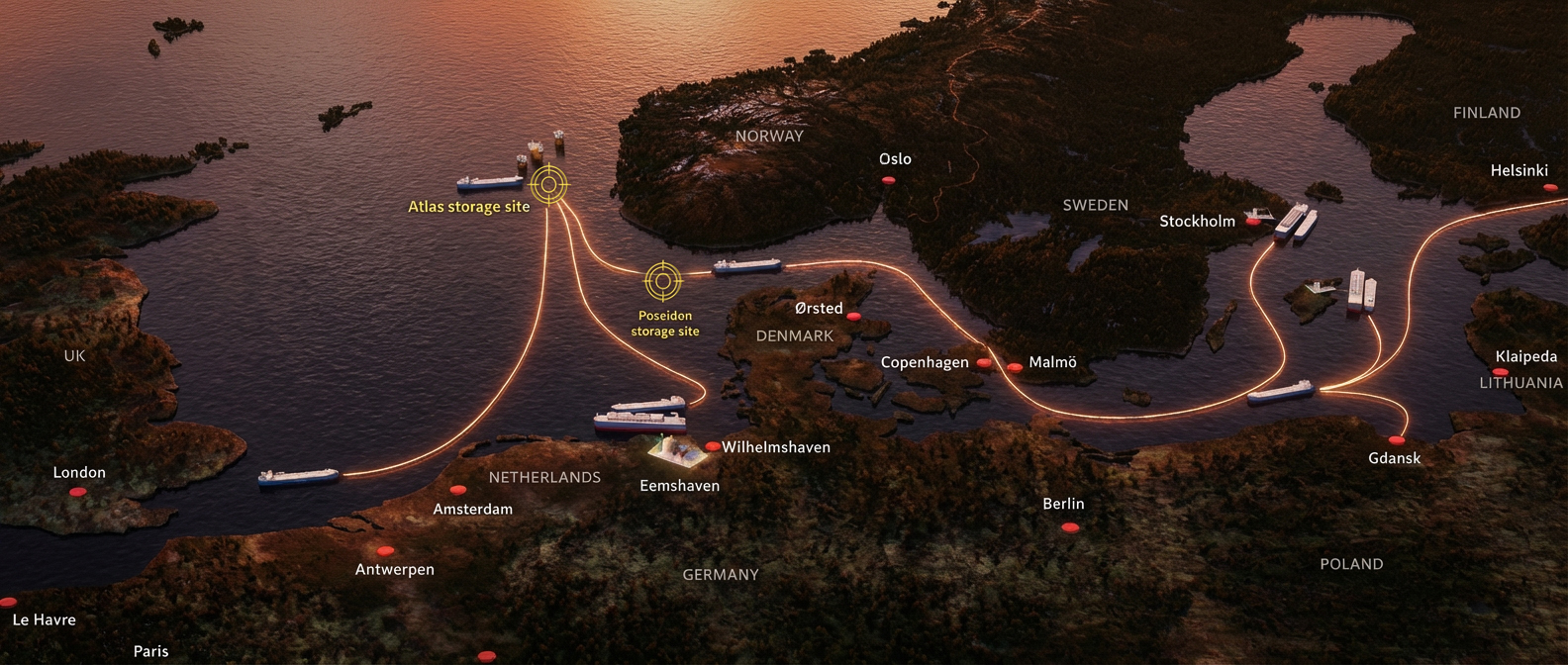Select the Copenhagen city marker
Viewport: 1568px width, 665px height.
click(x=983, y=363)
